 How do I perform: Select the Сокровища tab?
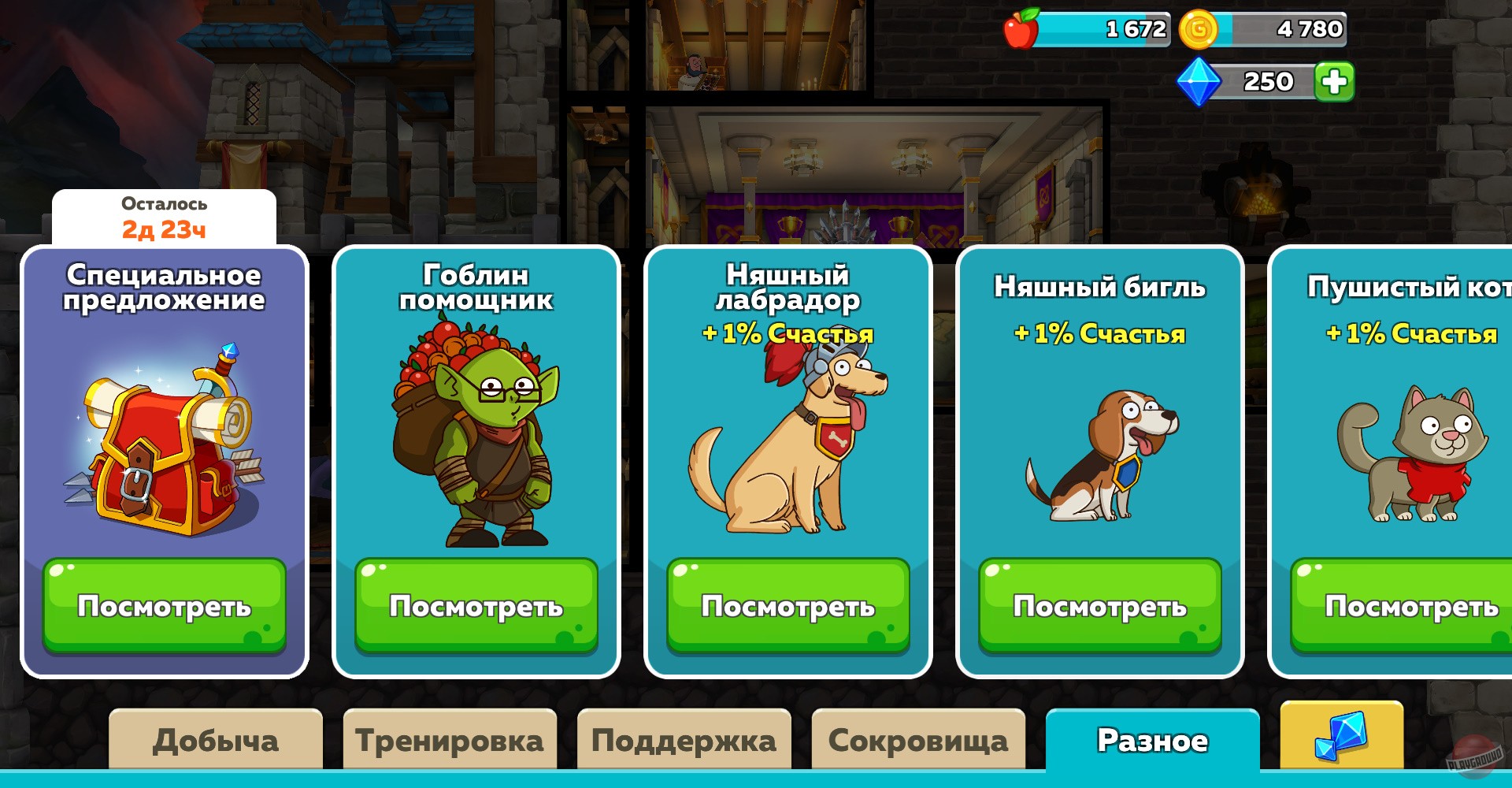pyautogui.click(x=917, y=738)
